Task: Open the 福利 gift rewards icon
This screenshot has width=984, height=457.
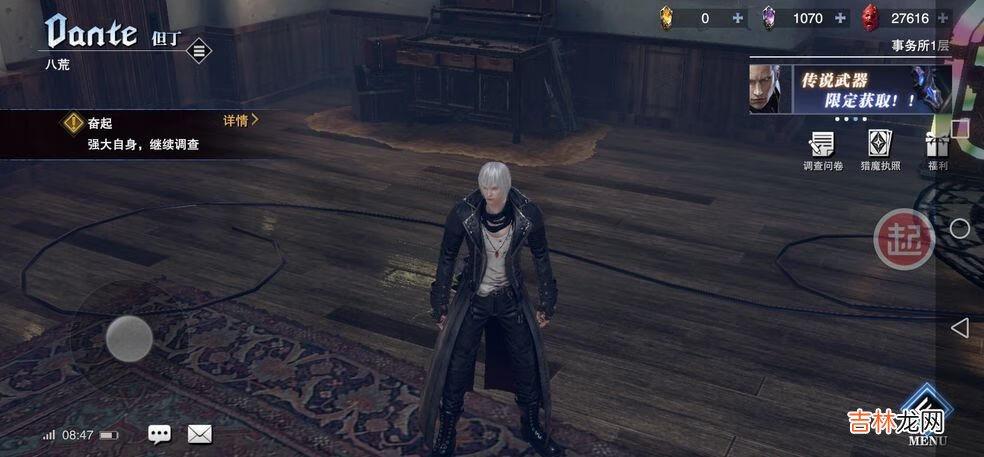Action: tap(937, 148)
